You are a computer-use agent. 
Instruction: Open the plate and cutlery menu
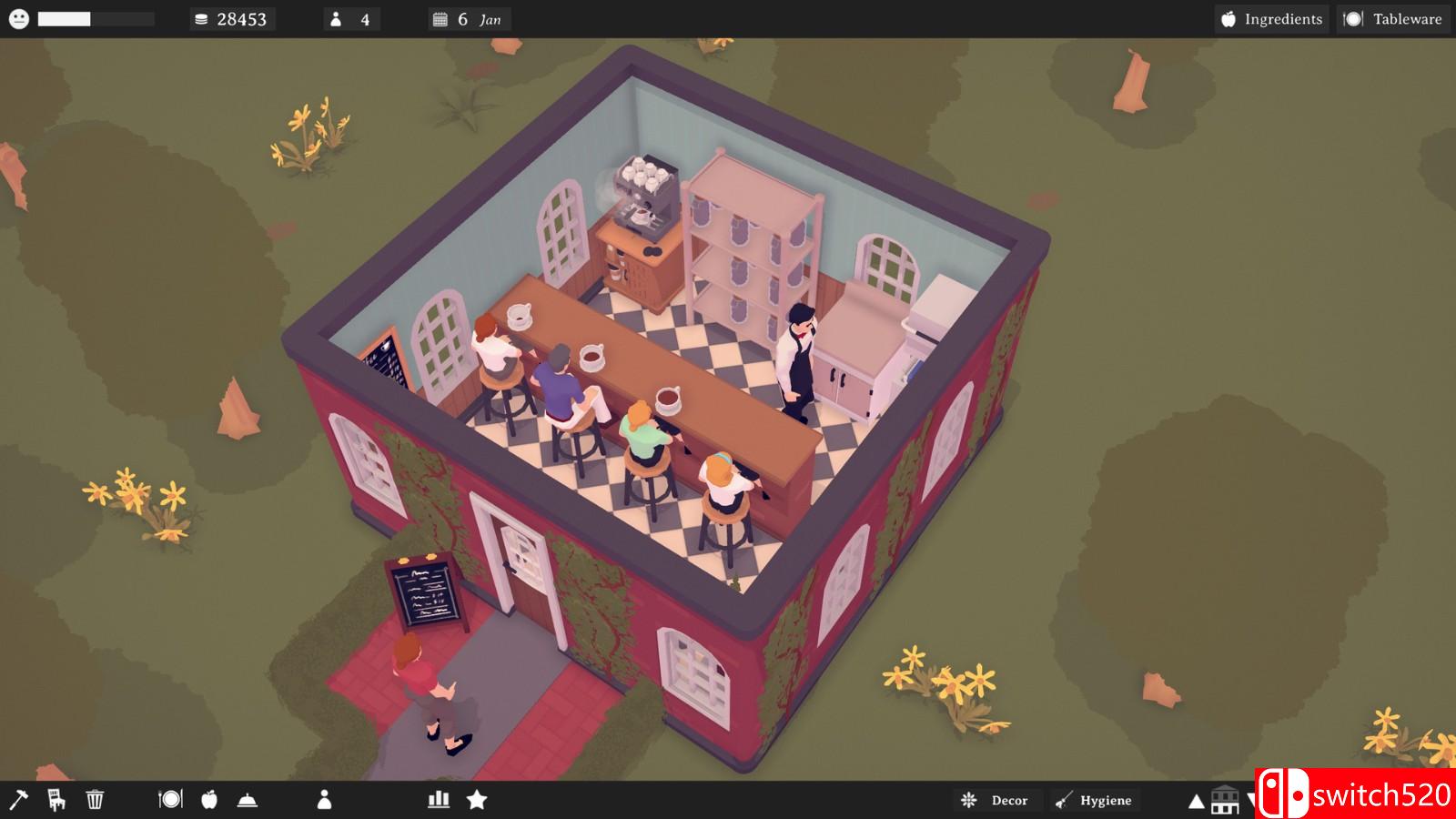[170, 800]
